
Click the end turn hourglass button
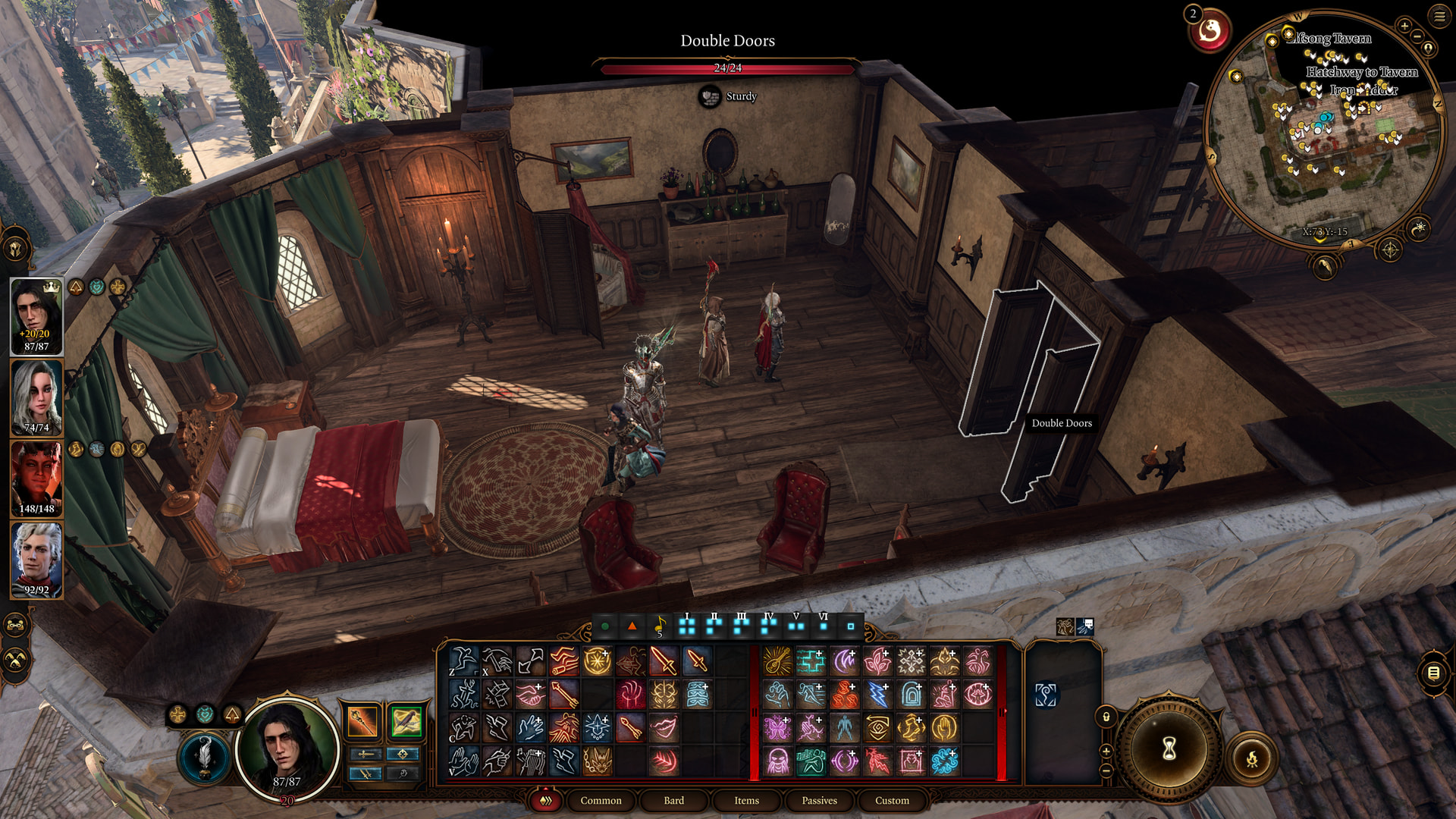(x=1169, y=749)
